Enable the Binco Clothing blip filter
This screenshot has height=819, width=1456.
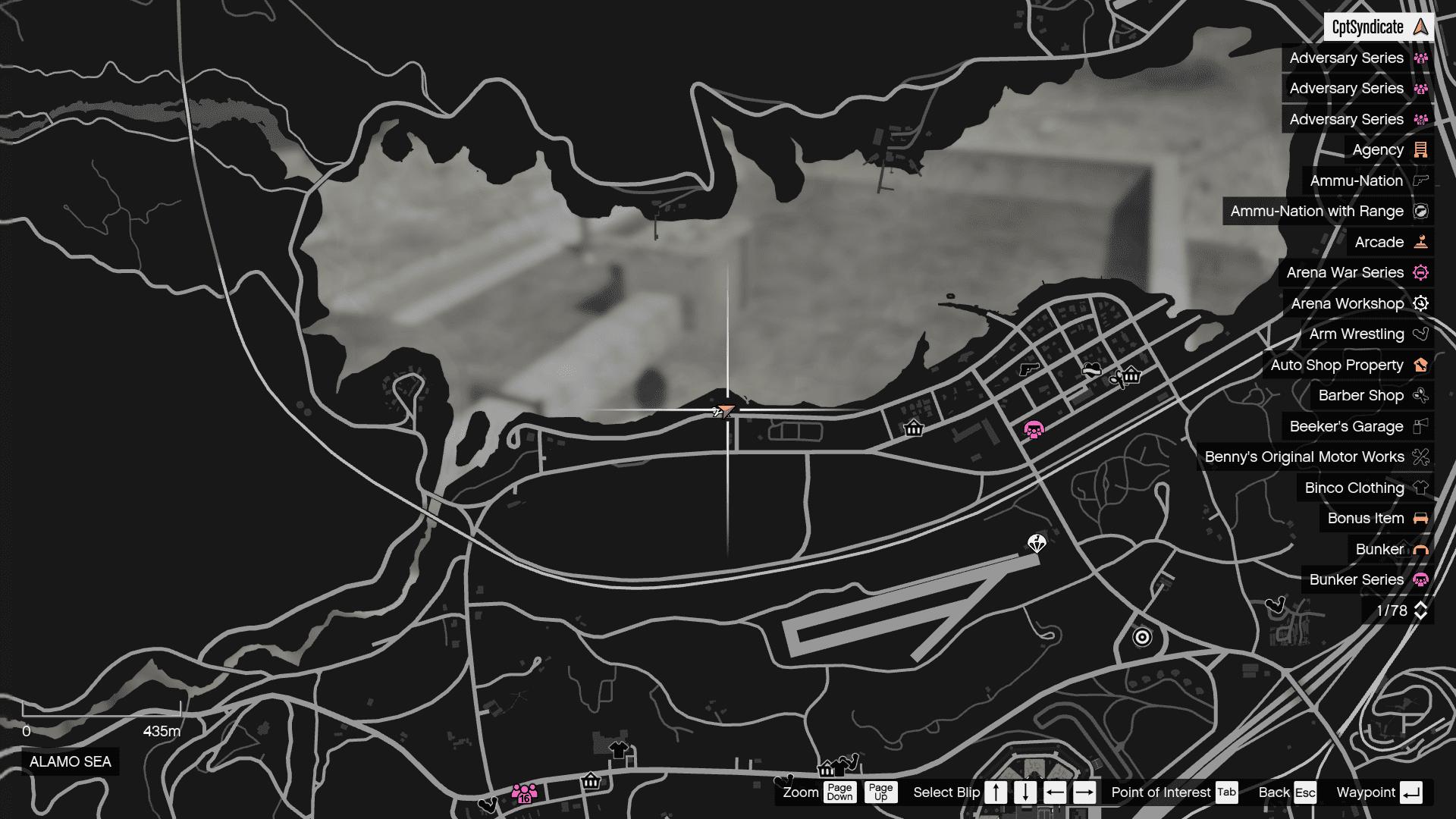(1352, 488)
